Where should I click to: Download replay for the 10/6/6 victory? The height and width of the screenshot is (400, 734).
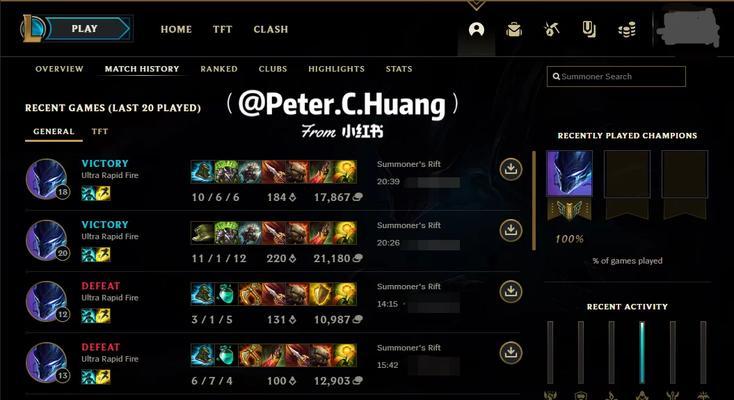coord(511,170)
